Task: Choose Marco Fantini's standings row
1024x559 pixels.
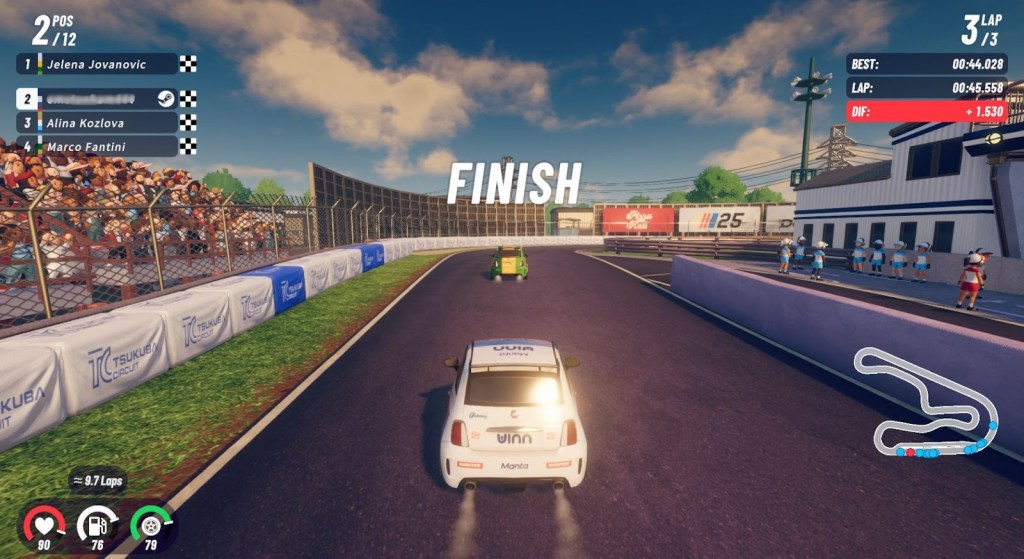Action: coord(97,146)
